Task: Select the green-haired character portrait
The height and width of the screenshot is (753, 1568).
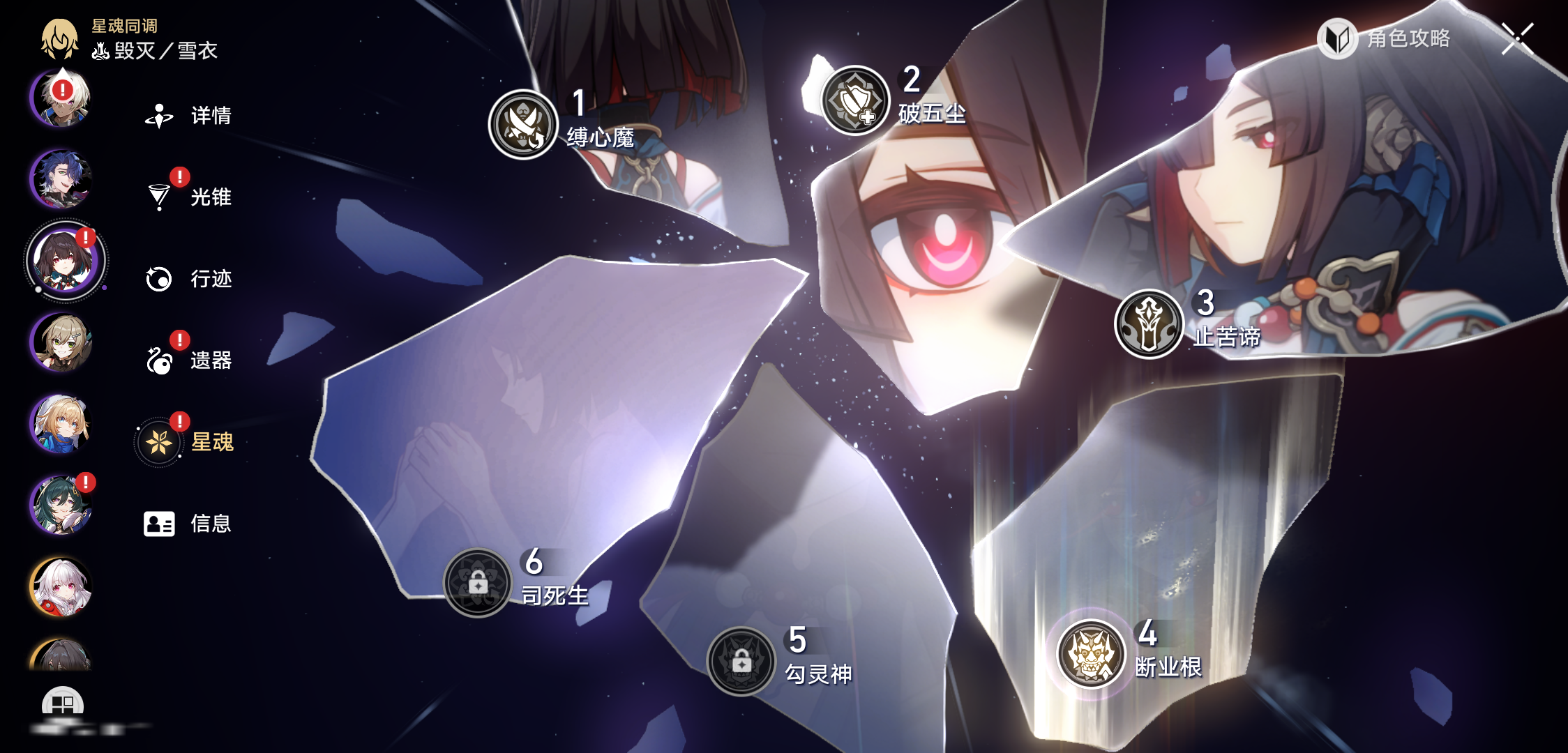Action: (61, 505)
